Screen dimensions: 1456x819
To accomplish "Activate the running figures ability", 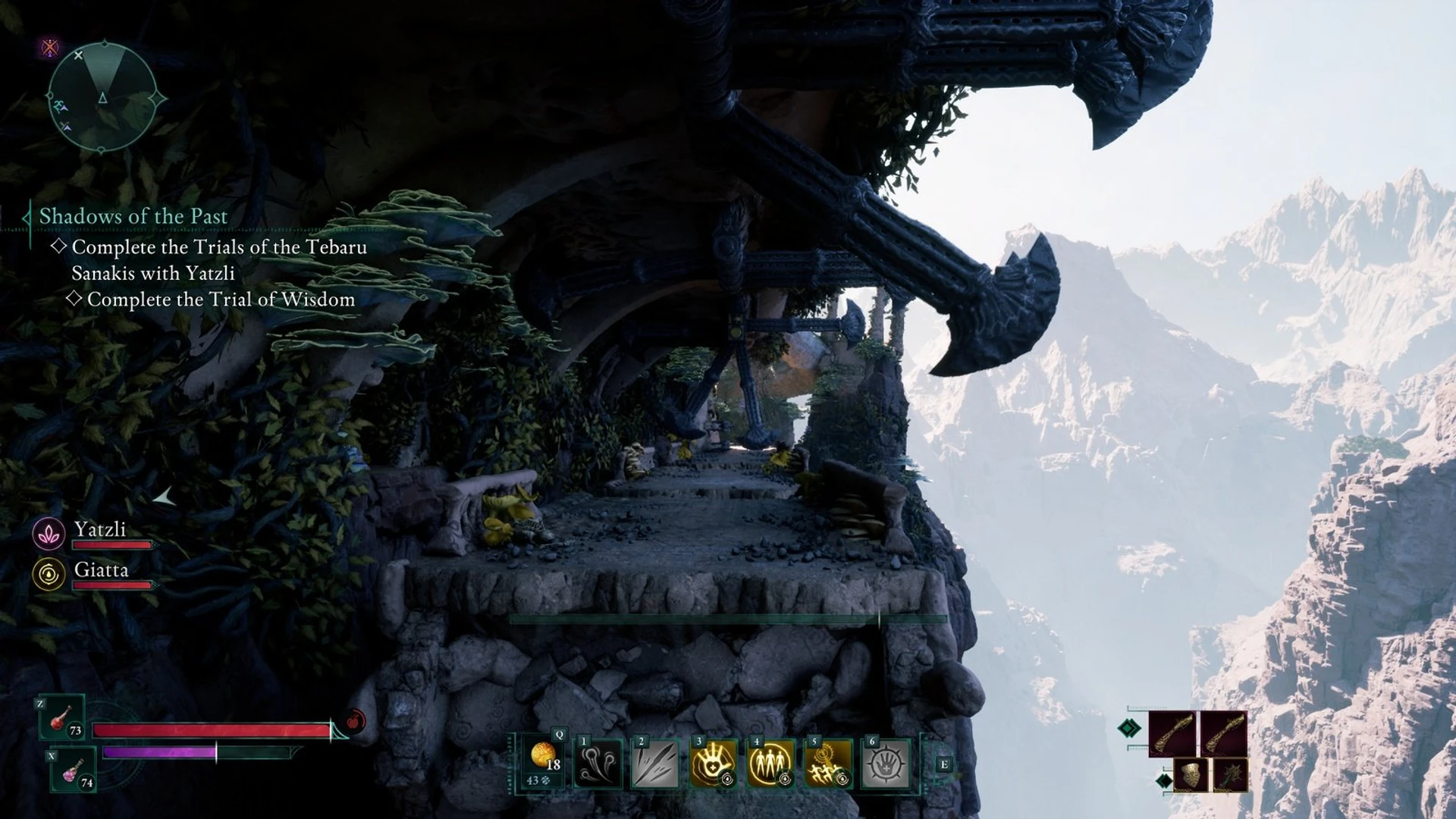I will pyautogui.click(x=828, y=764).
